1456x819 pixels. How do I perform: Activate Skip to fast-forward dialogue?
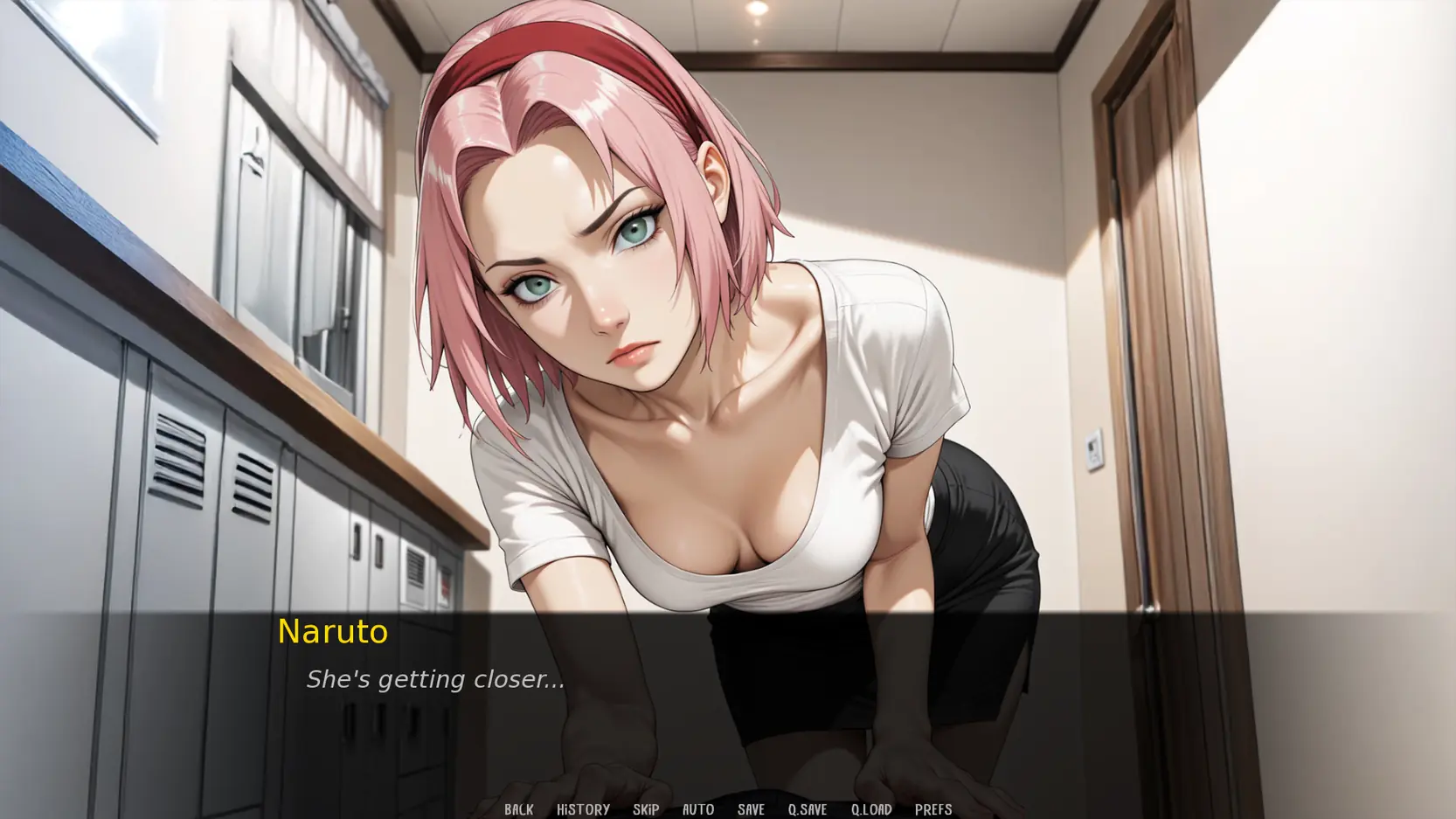646,809
